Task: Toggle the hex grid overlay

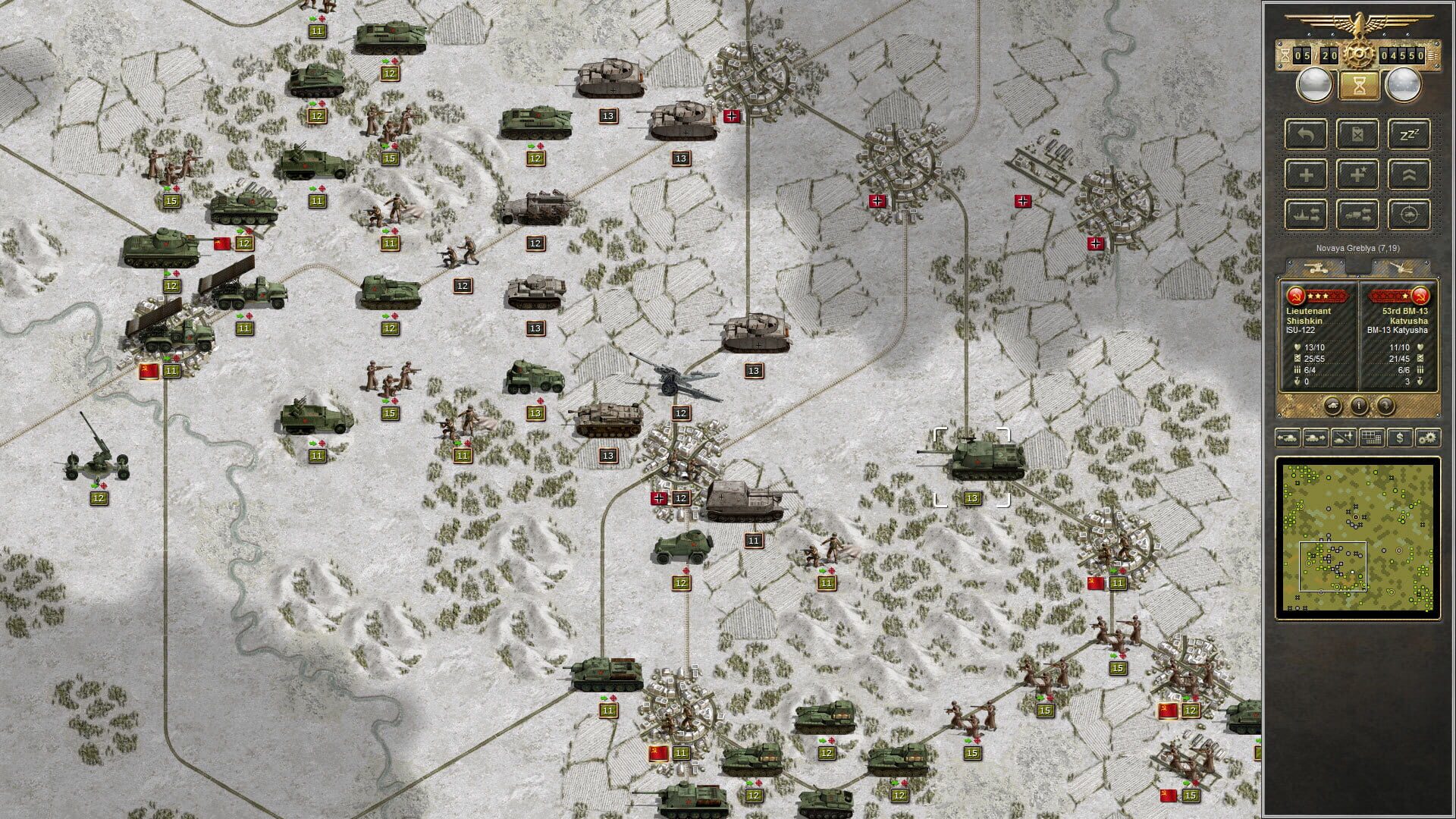Action: point(1372,438)
